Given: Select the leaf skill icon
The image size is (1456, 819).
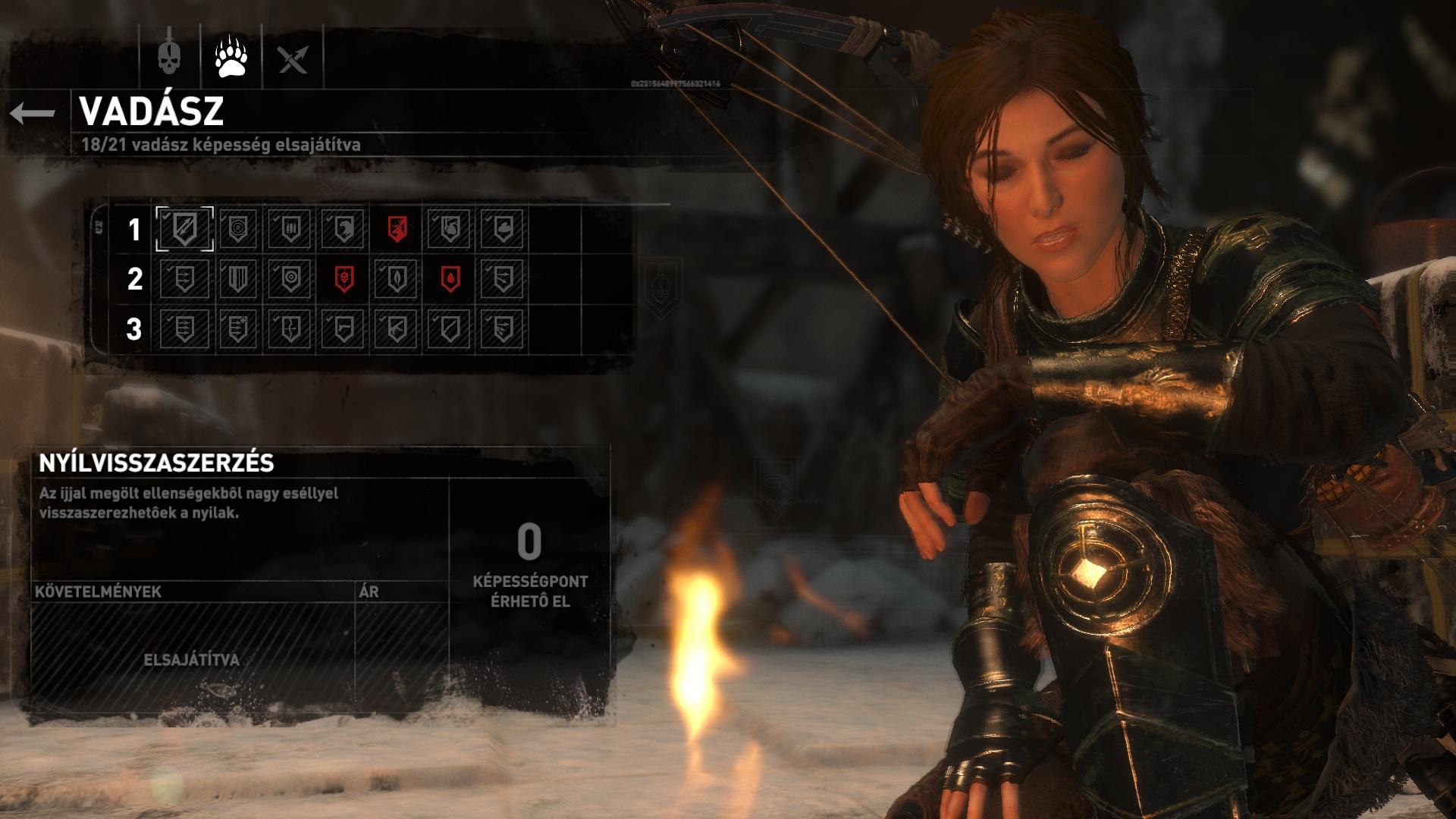Looking at the screenshot, I should 397,279.
